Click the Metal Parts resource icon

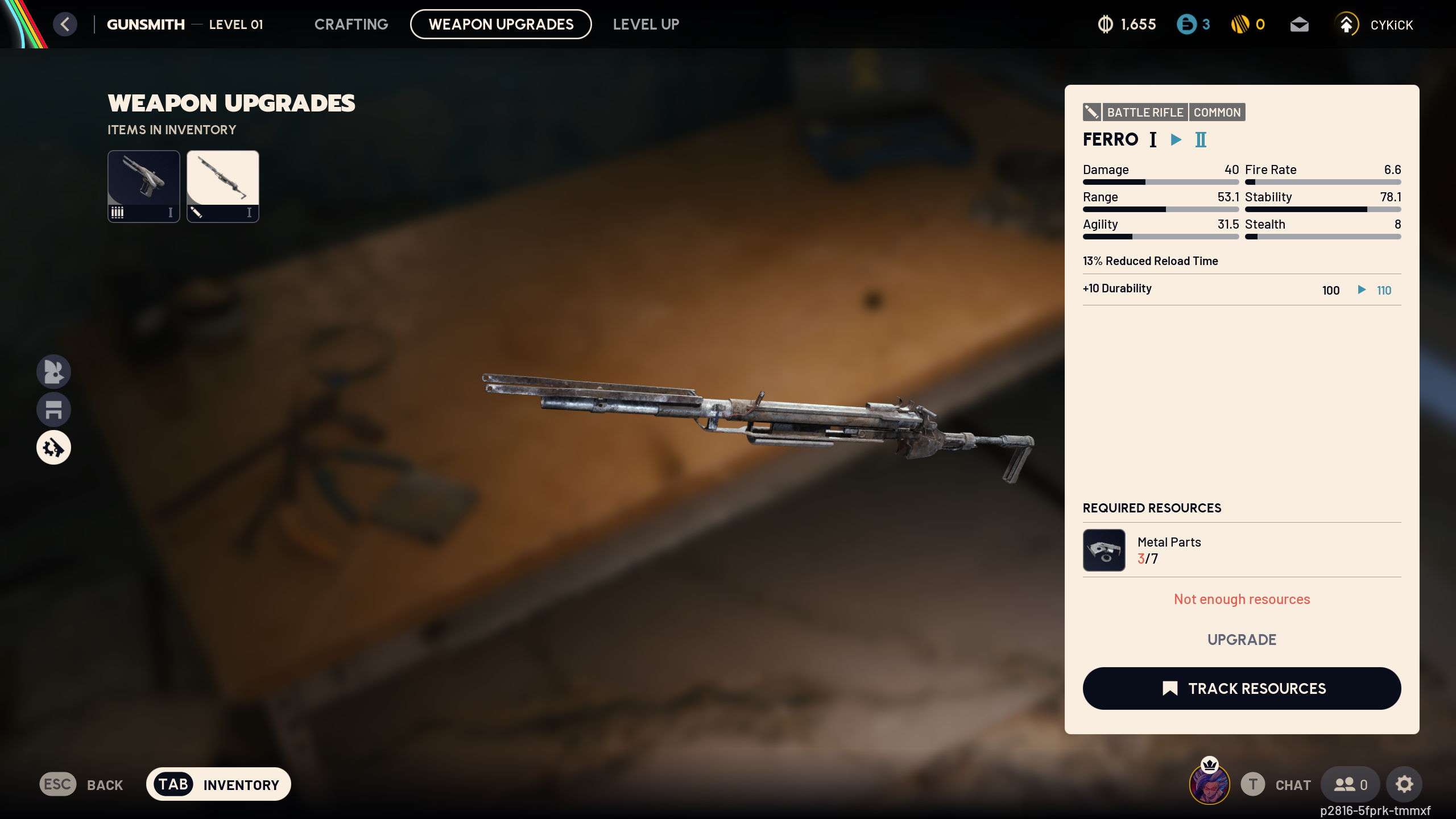click(1104, 549)
